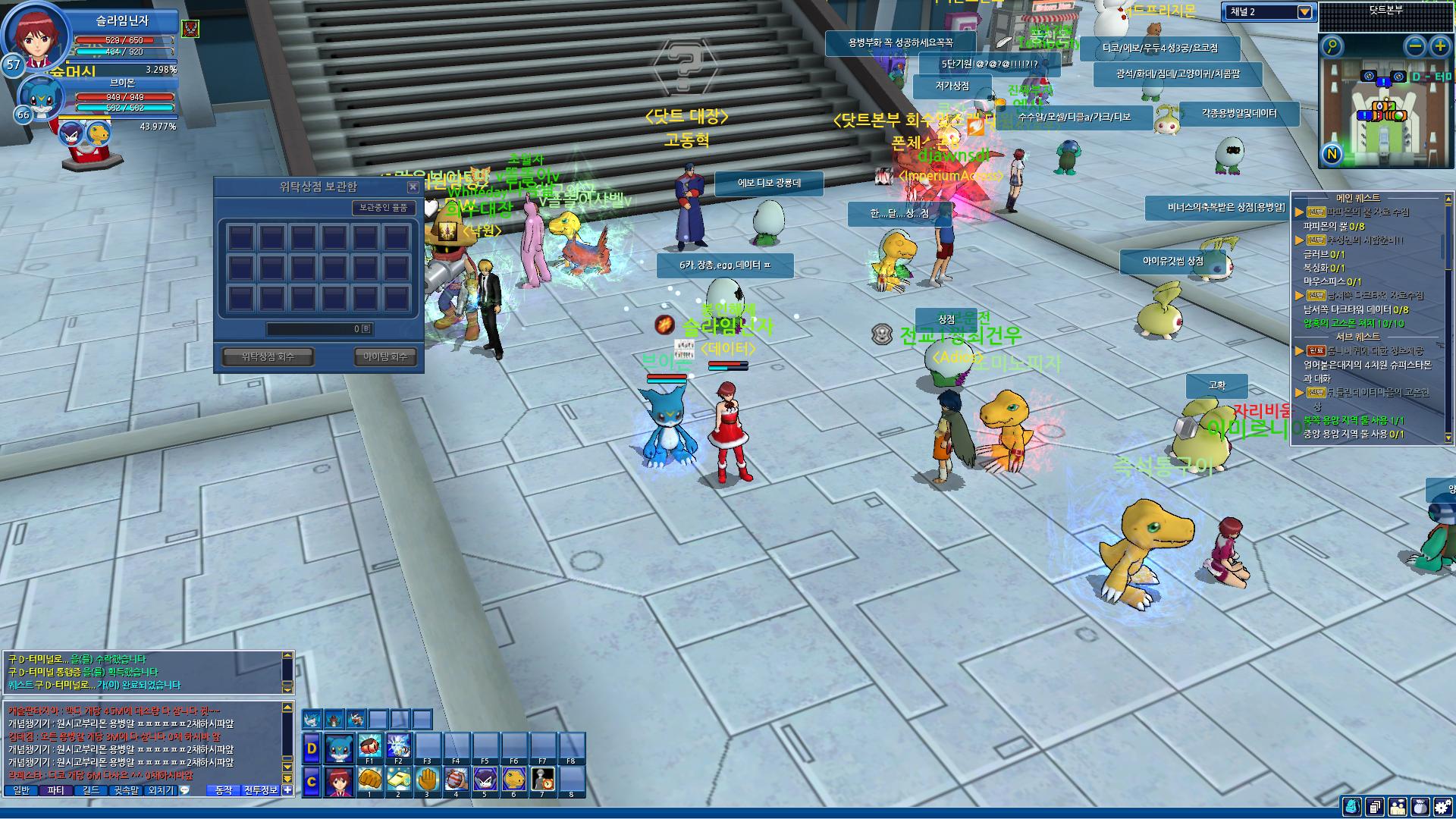Click the minimap magnifier search button
This screenshot has height=819, width=1456.
click(x=1332, y=46)
